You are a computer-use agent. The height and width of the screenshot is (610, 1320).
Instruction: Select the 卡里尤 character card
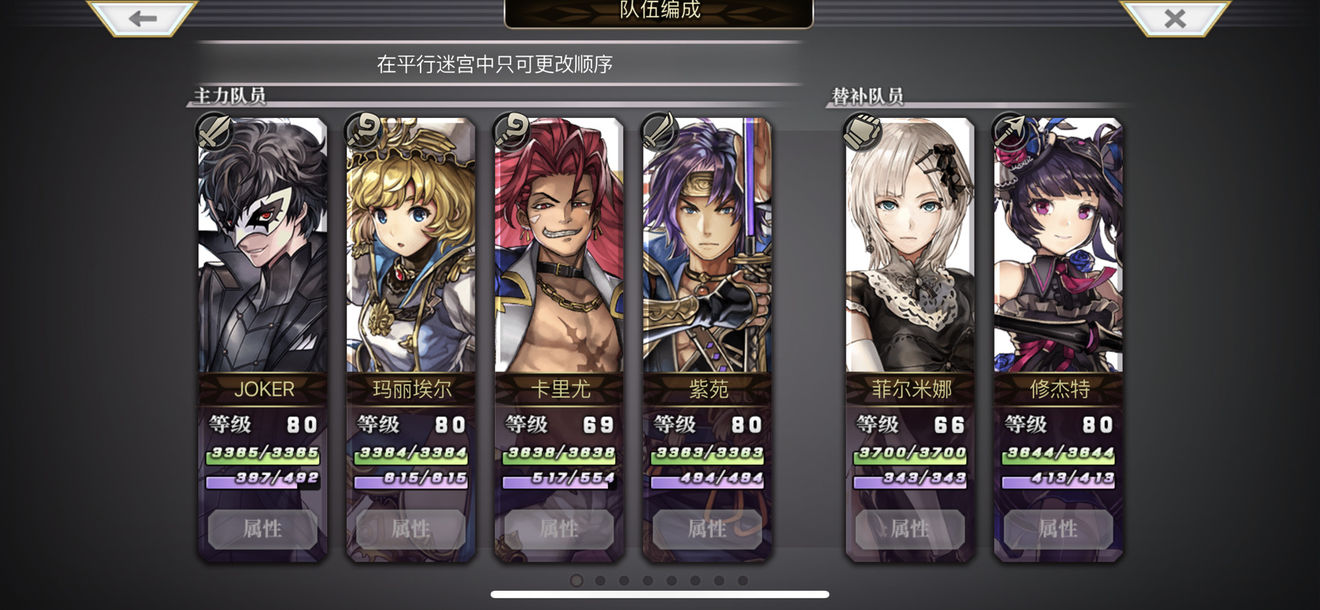pyautogui.click(x=559, y=250)
